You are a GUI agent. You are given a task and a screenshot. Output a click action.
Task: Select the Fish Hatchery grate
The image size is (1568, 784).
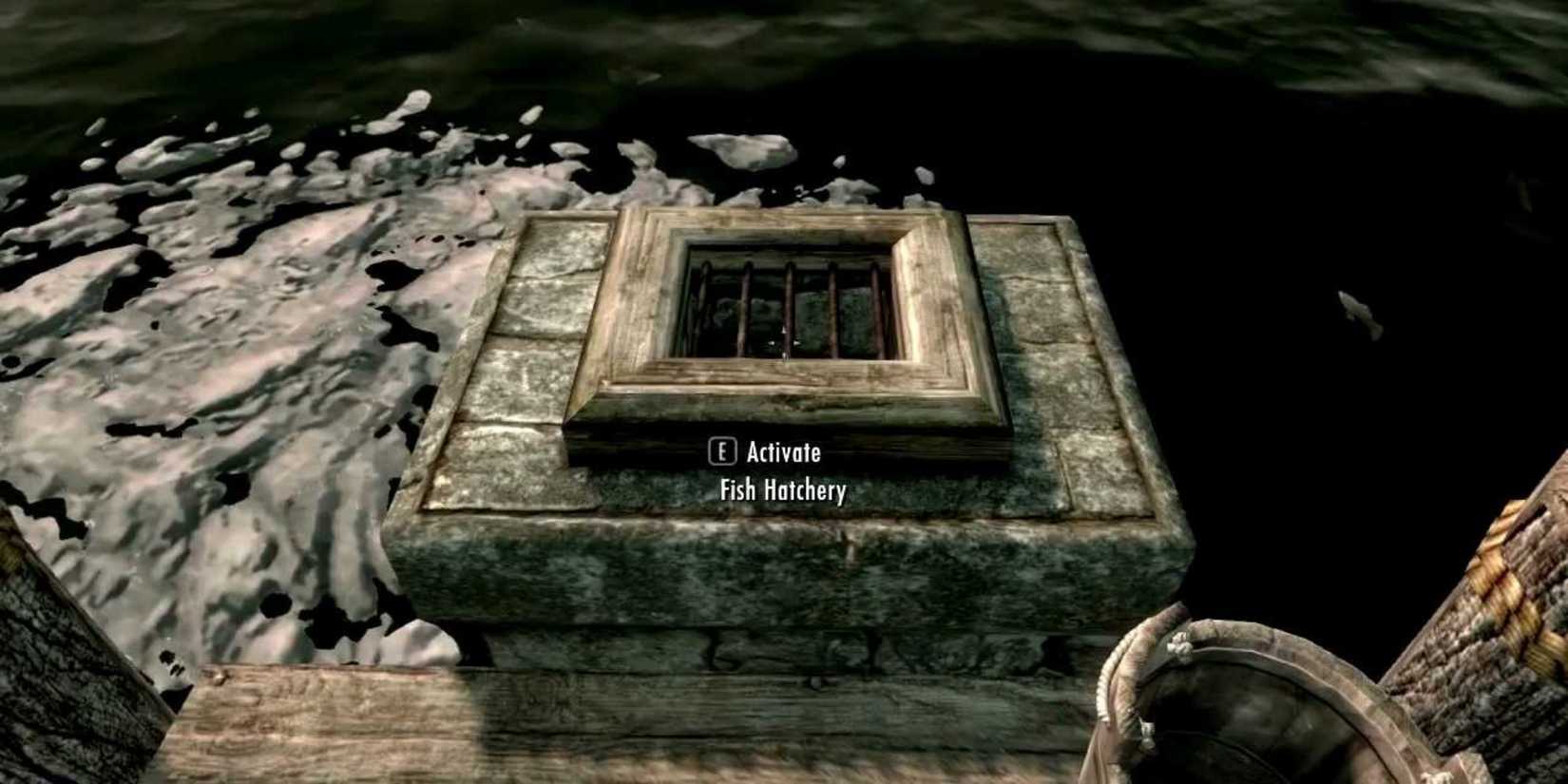[789, 304]
